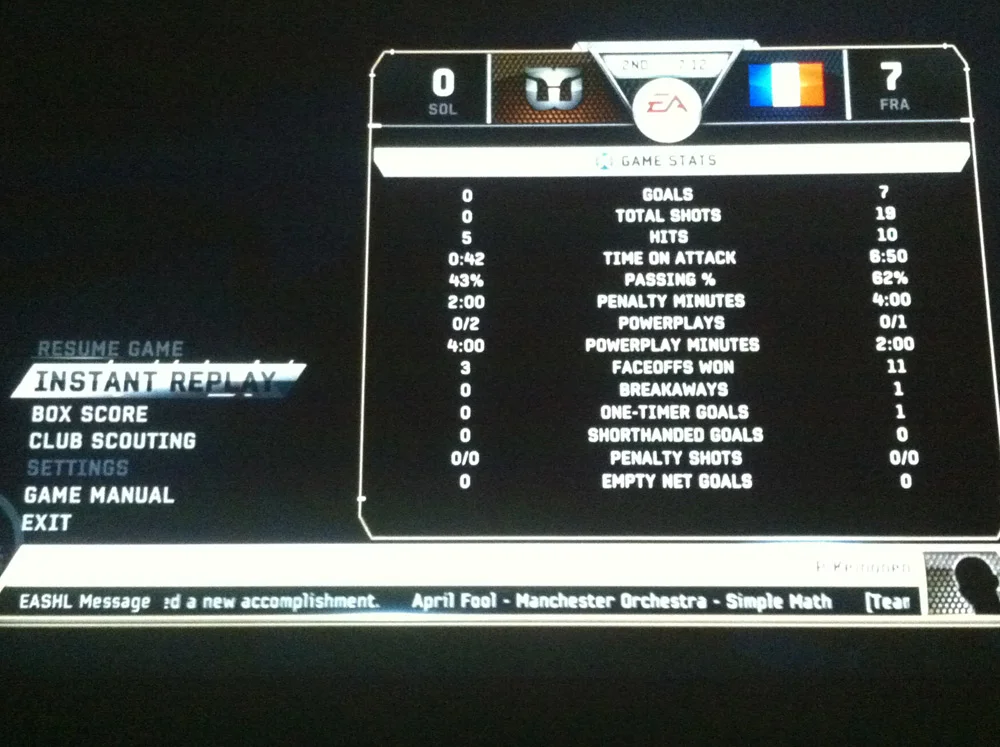
Task: Select Resume Game in pause menu
Action: pyautogui.click(x=110, y=350)
